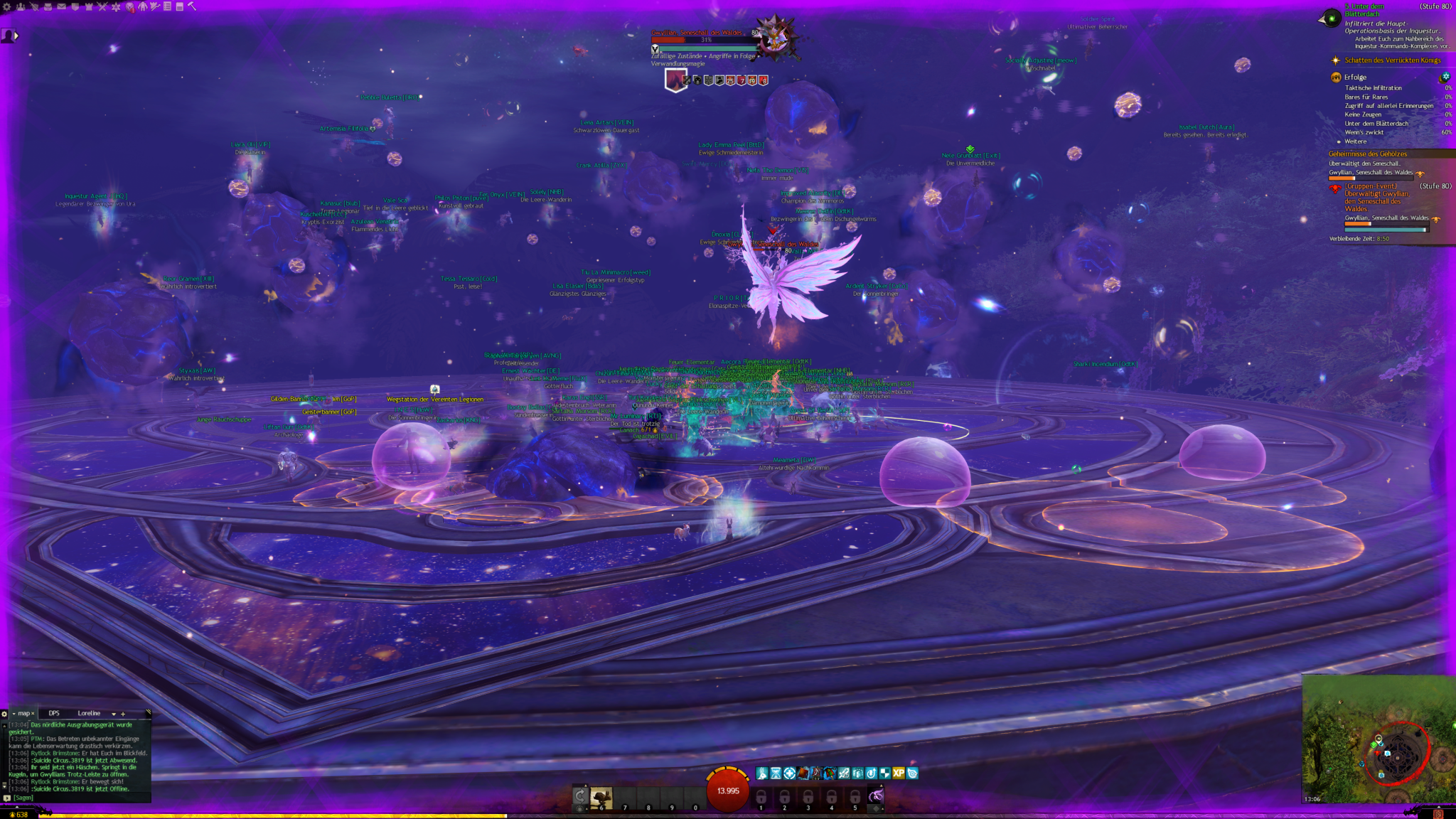Open the contacts and LFG panel
This screenshot has width=1456, height=819.
pyautogui.click(x=21, y=6)
